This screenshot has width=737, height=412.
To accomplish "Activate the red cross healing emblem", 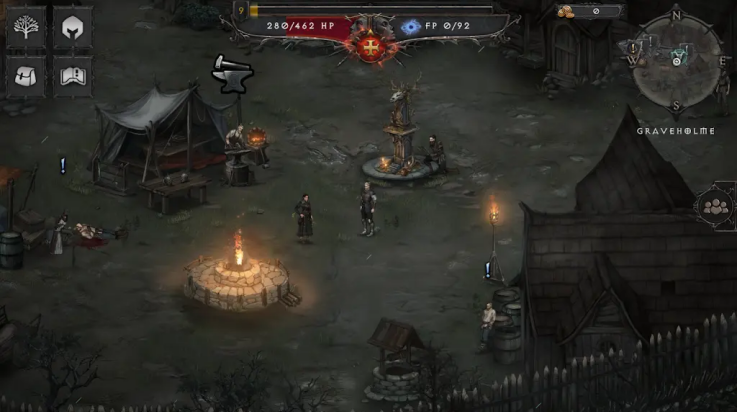I will tap(372, 46).
